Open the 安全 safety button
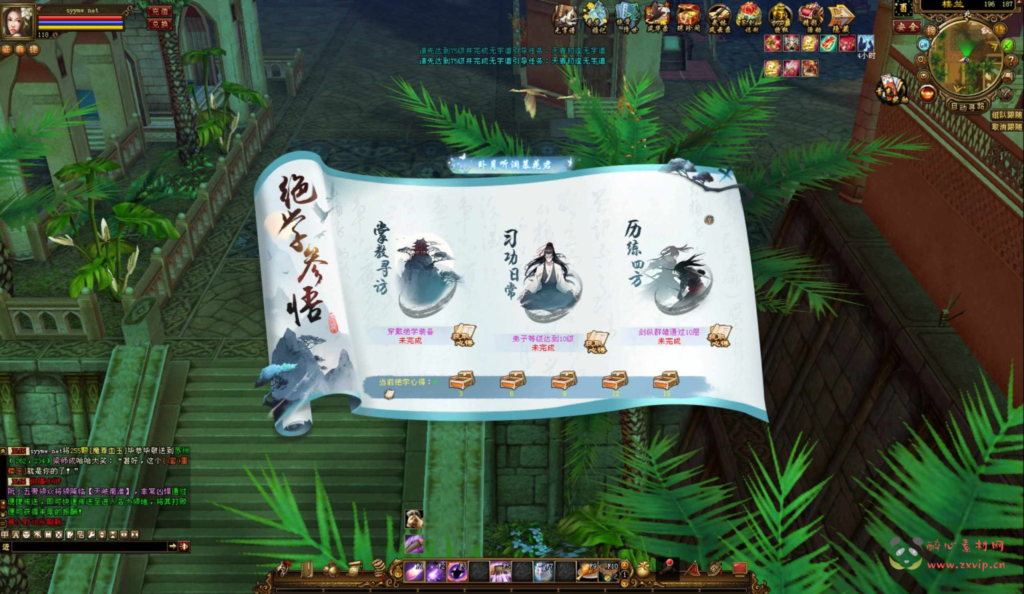This screenshot has width=1024, height=594. click(x=907, y=27)
